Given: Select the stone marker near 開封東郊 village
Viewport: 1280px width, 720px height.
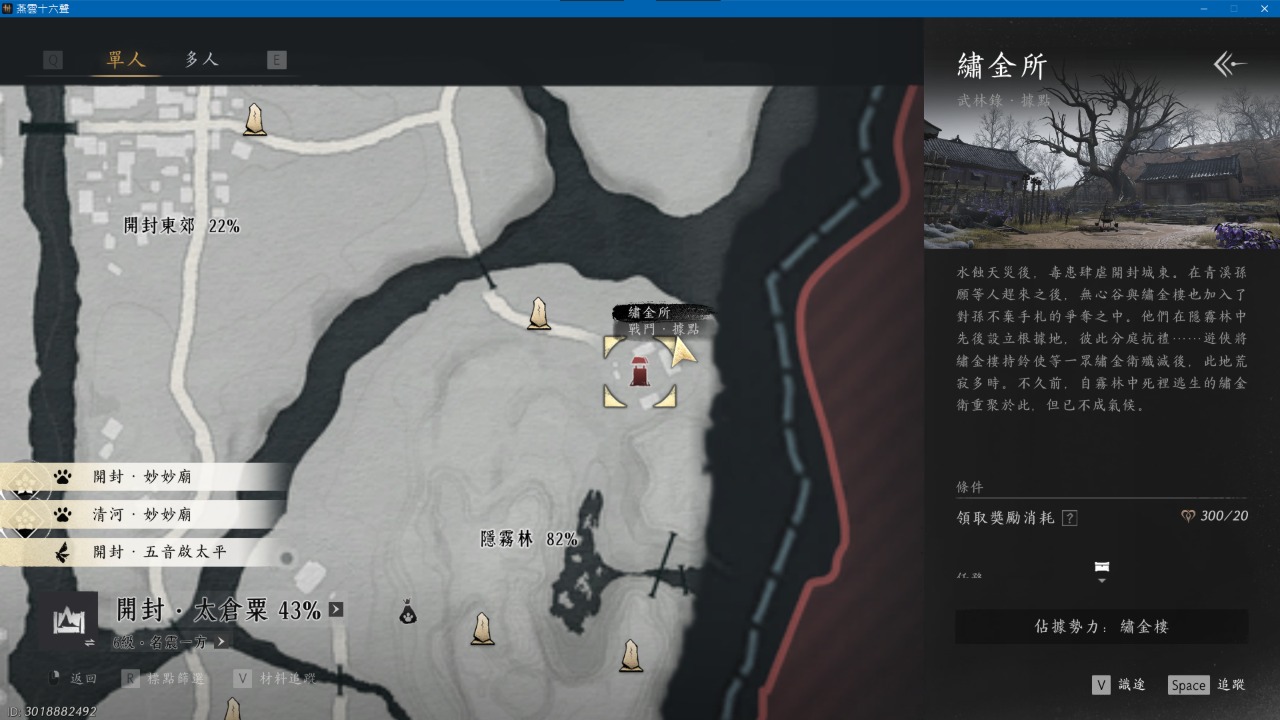Looking at the screenshot, I should coord(255,120).
